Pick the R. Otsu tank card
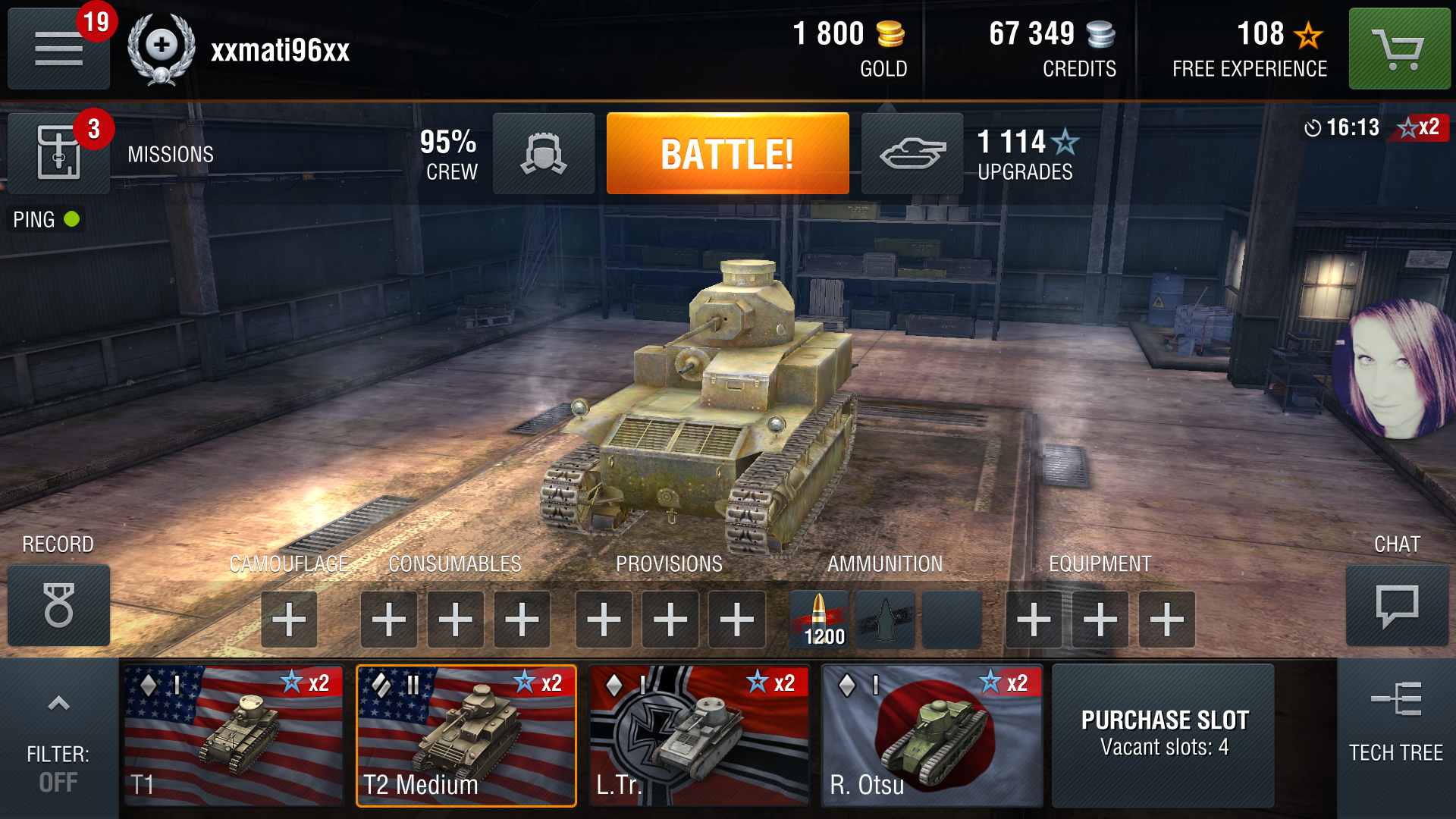This screenshot has width=1456, height=819. (932, 735)
